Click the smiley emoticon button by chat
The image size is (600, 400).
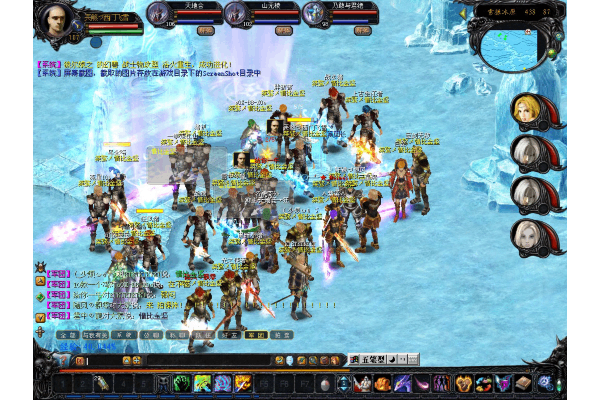click(288, 359)
